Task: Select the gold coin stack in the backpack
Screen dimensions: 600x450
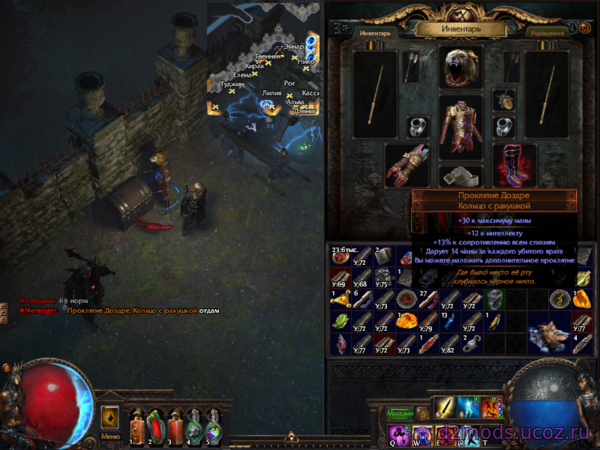Action: [342, 256]
